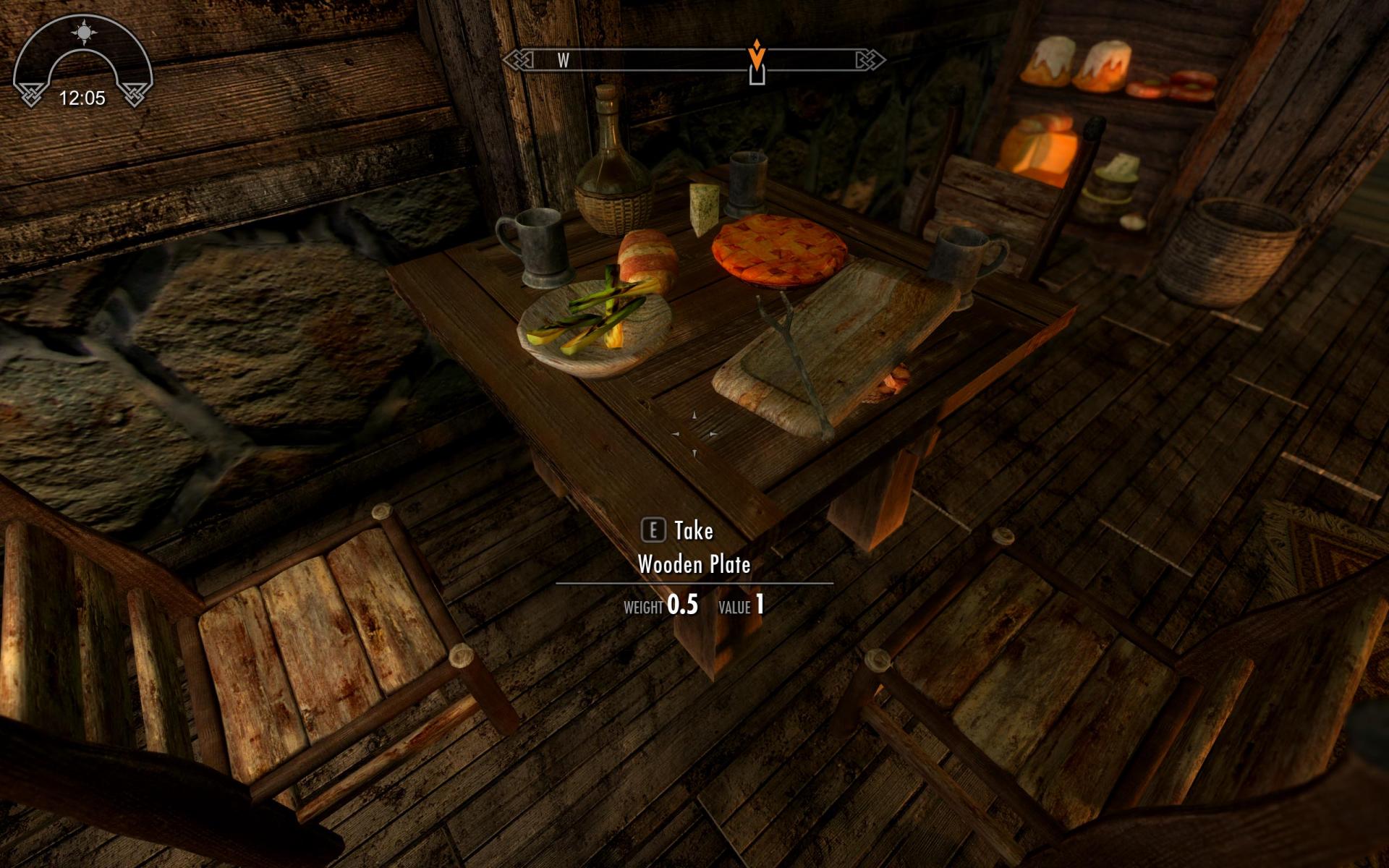Click the sun icon on the clock widget
1389x868 pixels.
click(84, 33)
